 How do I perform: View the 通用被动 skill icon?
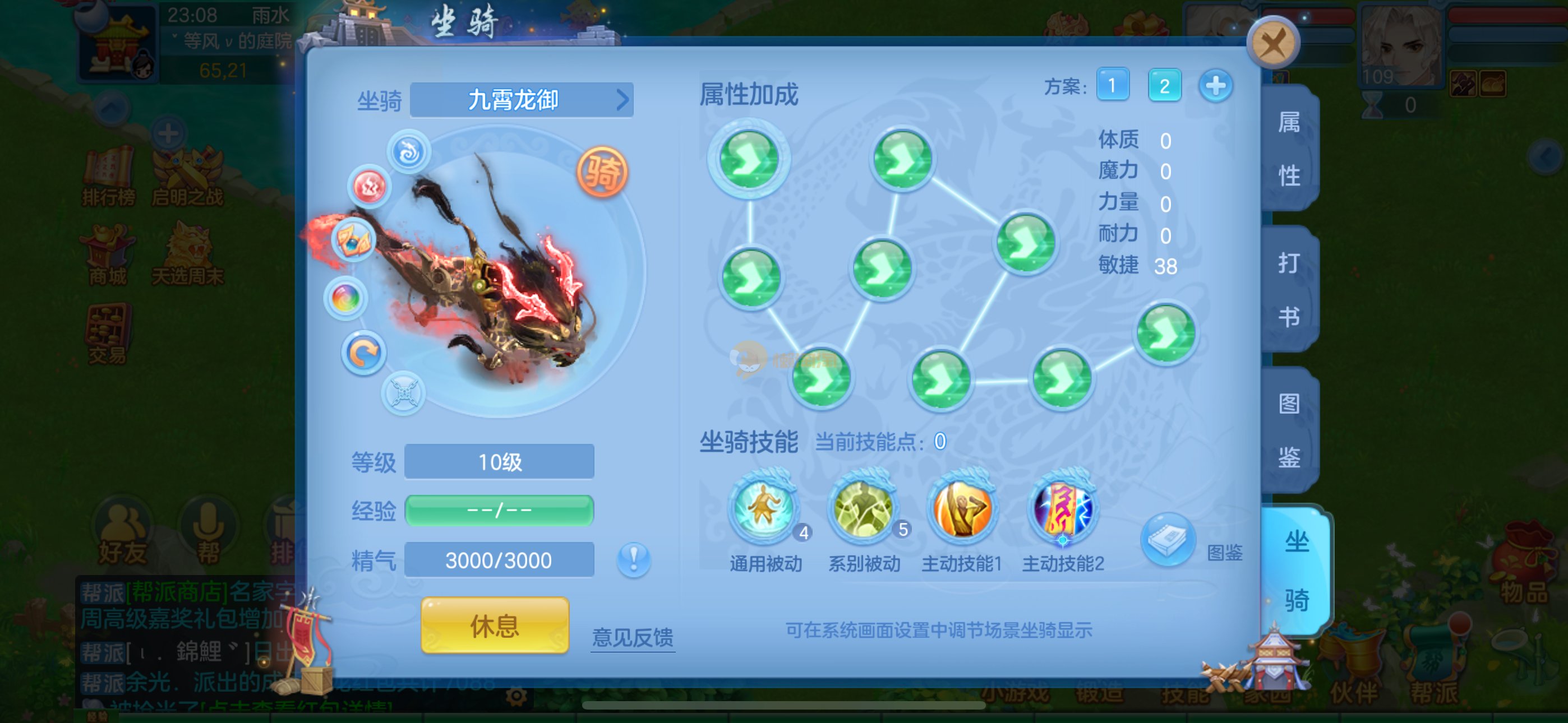tap(764, 508)
